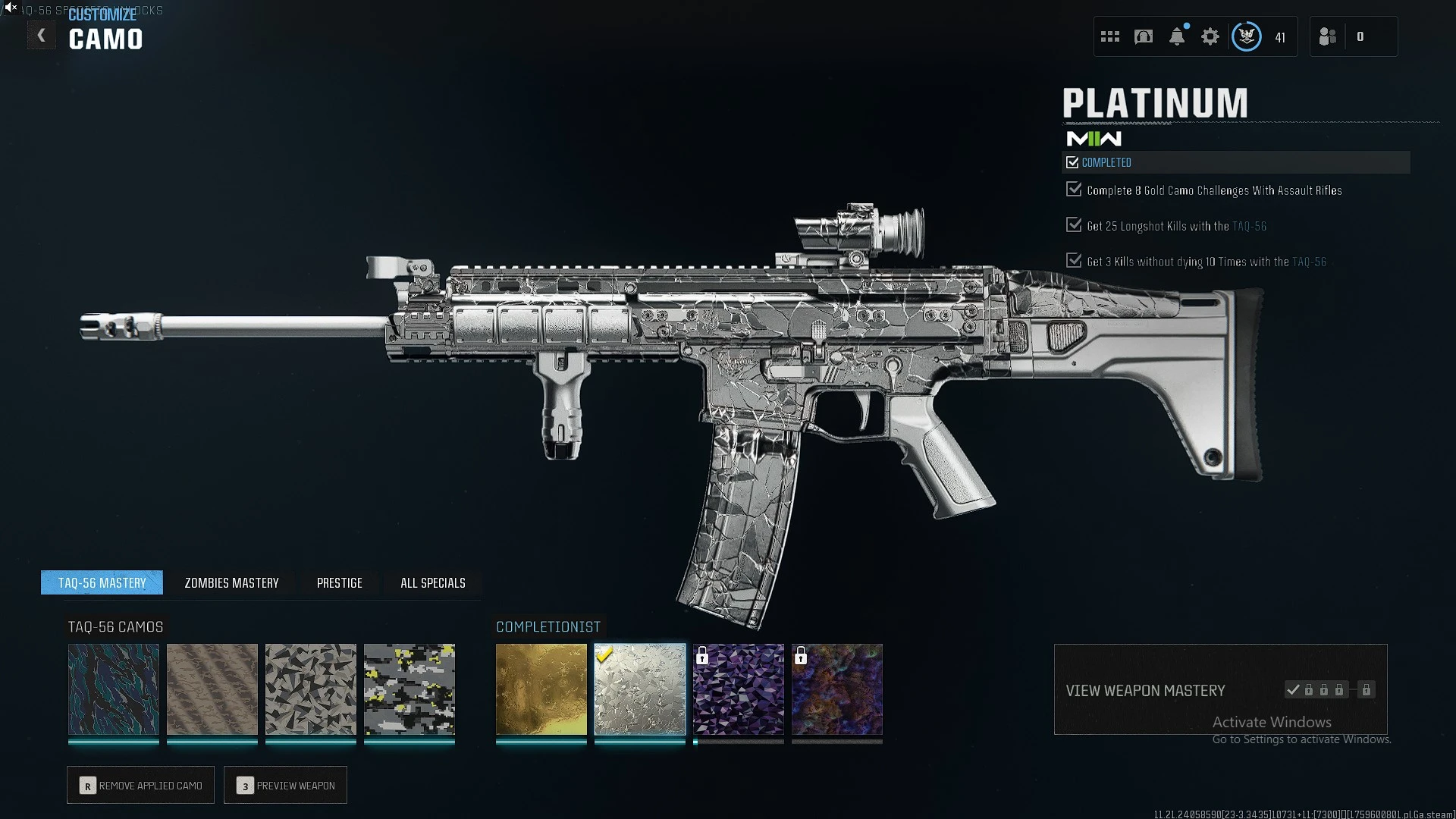The image size is (1456, 819).
Task: Click the Preview Weapon button
Action: [x=286, y=785]
